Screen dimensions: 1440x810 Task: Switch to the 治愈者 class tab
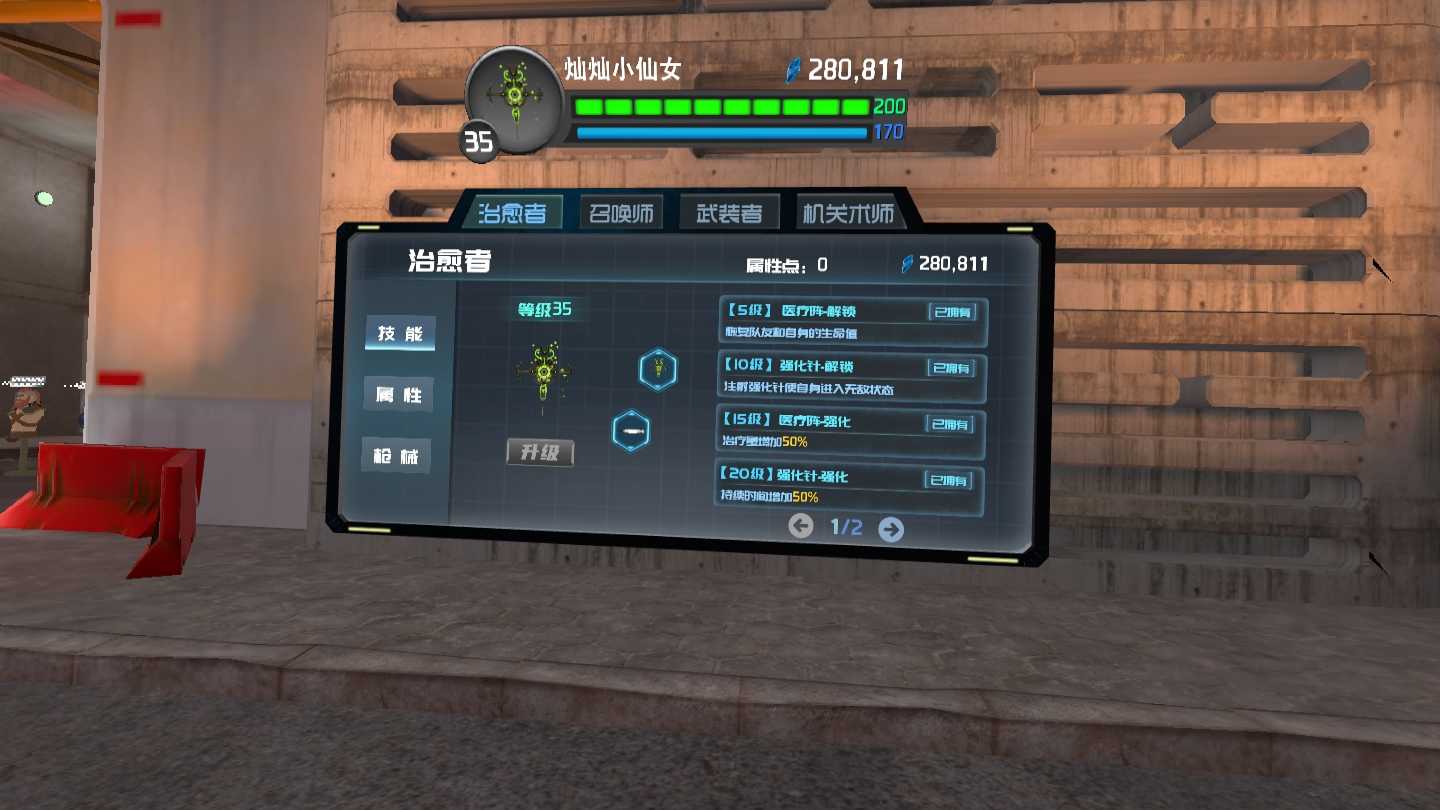512,213
